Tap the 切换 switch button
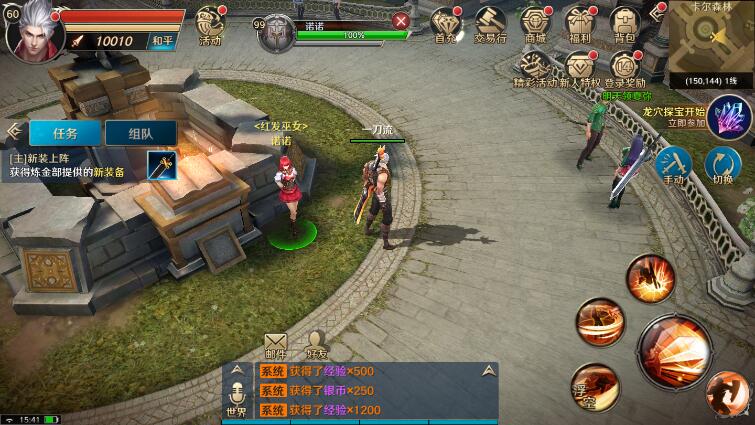The image size is (755, 425). (721, 165)
